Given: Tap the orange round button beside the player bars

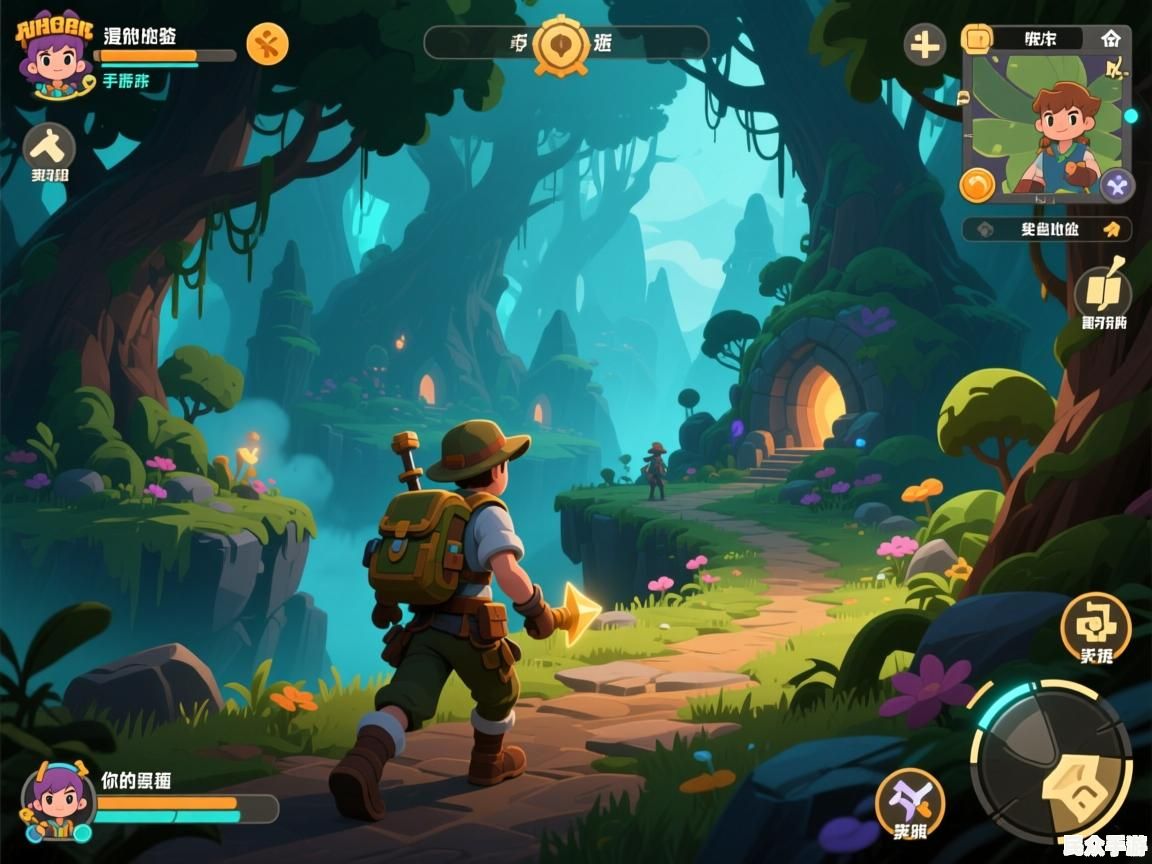Looking at the screenshot, I should pos(267,44).
